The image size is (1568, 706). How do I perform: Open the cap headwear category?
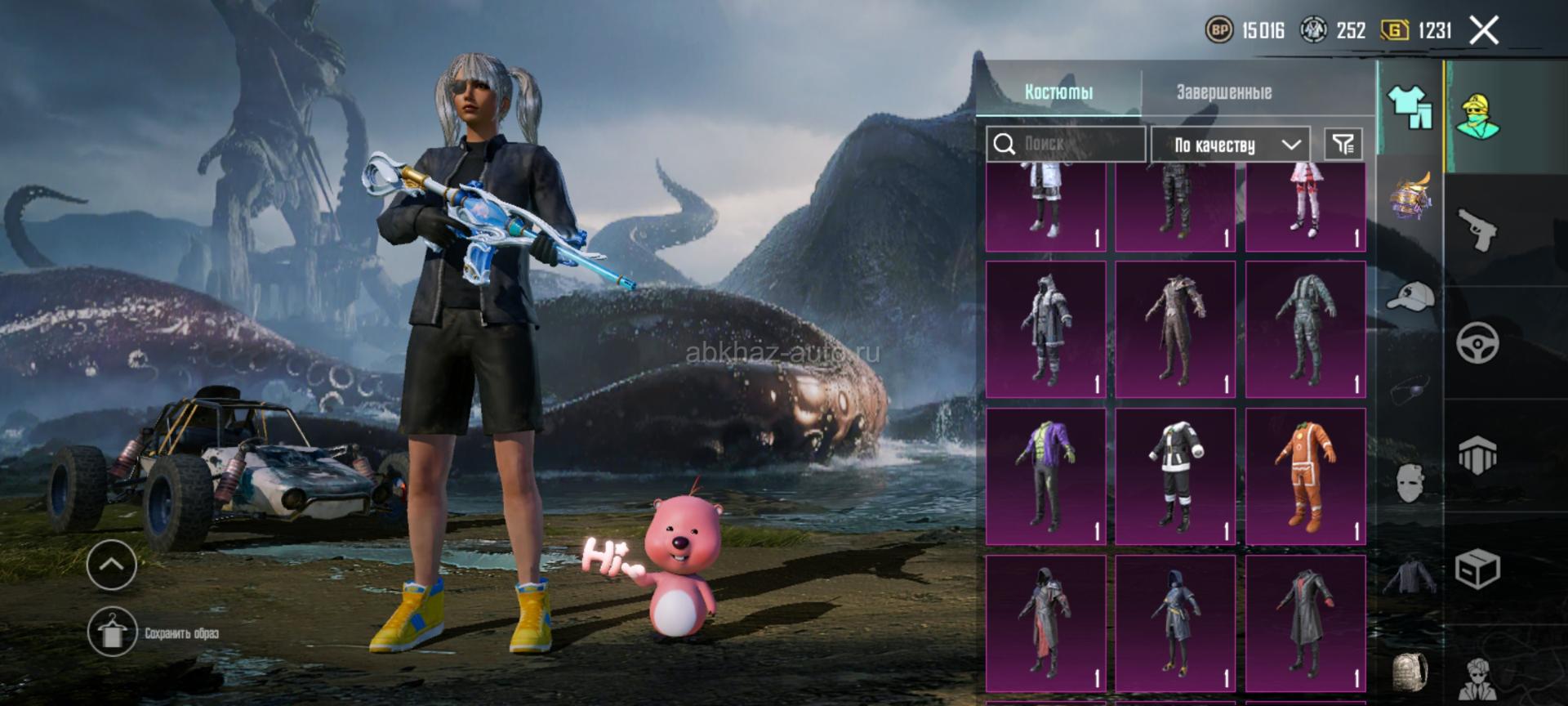[1410, 296]
